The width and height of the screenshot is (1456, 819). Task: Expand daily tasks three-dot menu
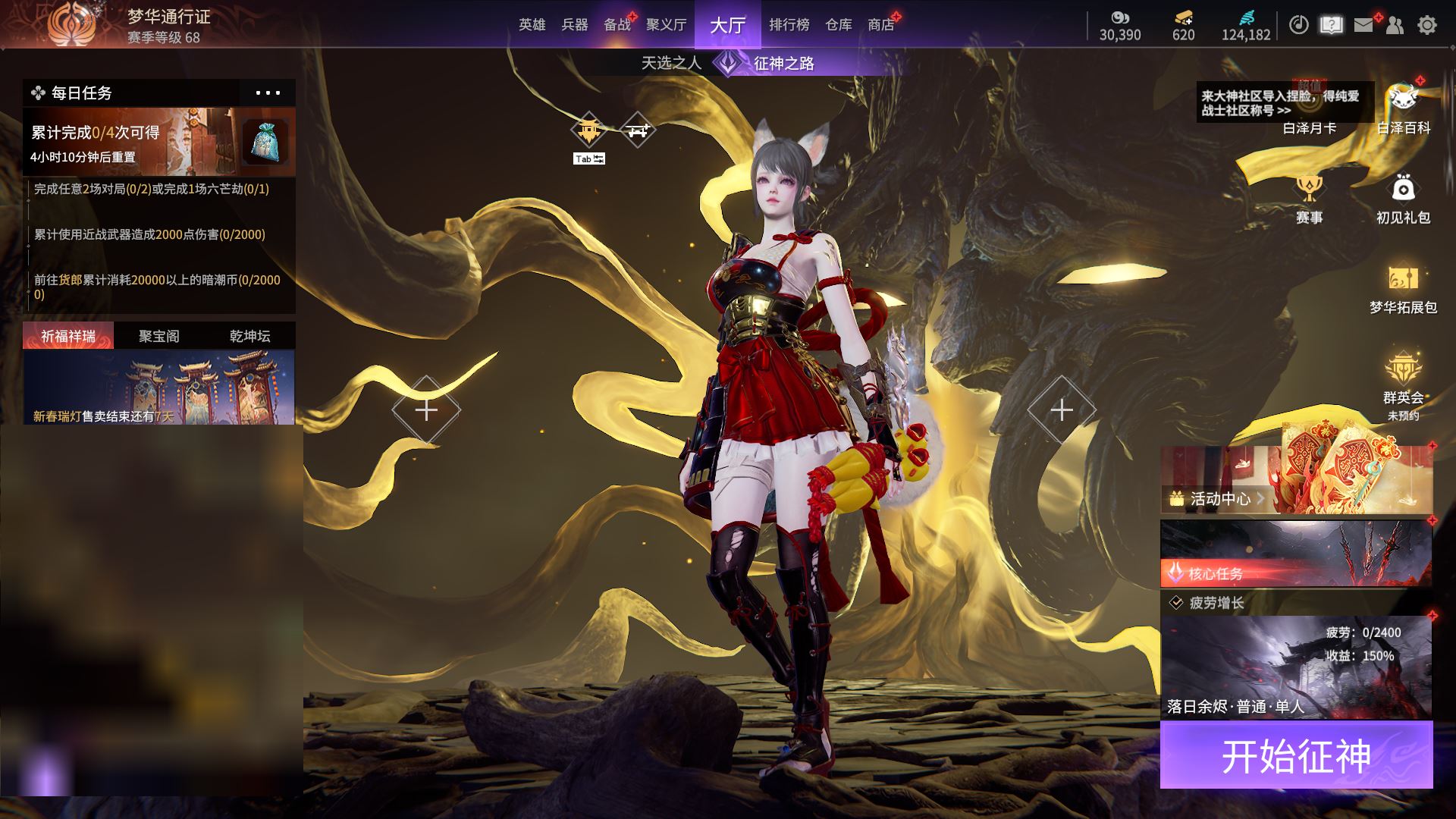[x=268, y=93]
